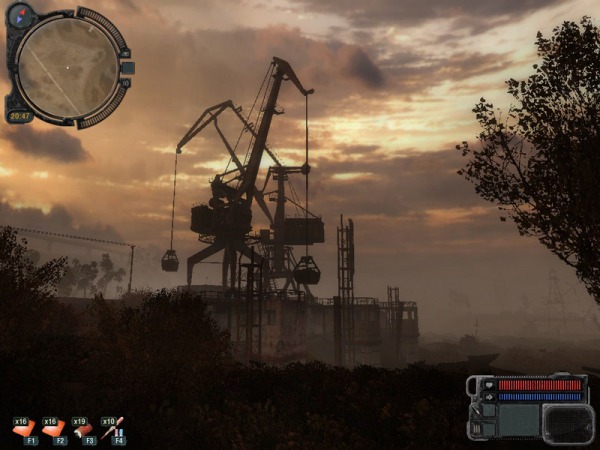Select the F4 quick slot item
600x450 pixels.
pos(113,429)
